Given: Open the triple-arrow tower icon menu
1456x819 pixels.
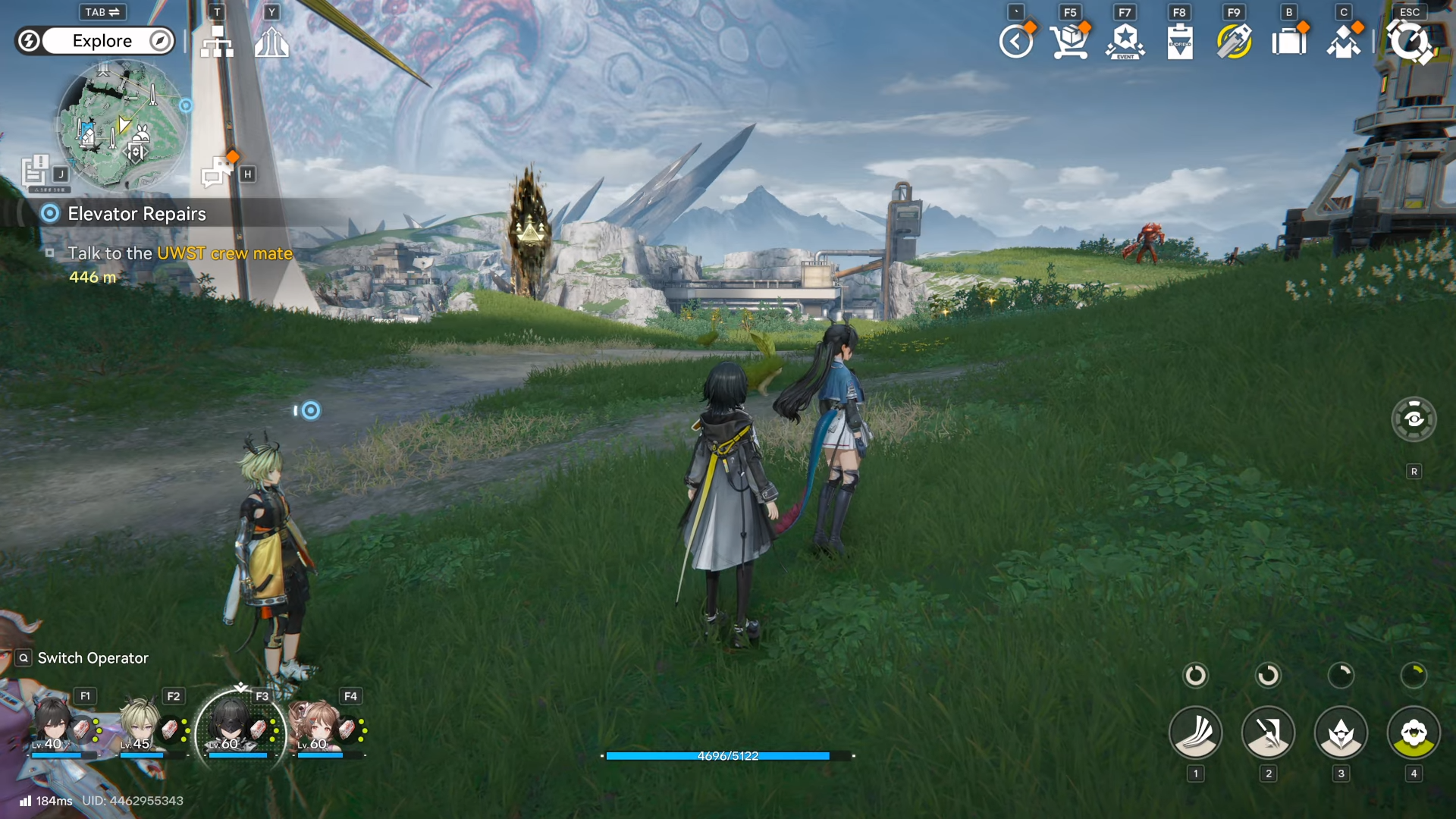Looking at the screenshot, I should click(x=271, y=42).
